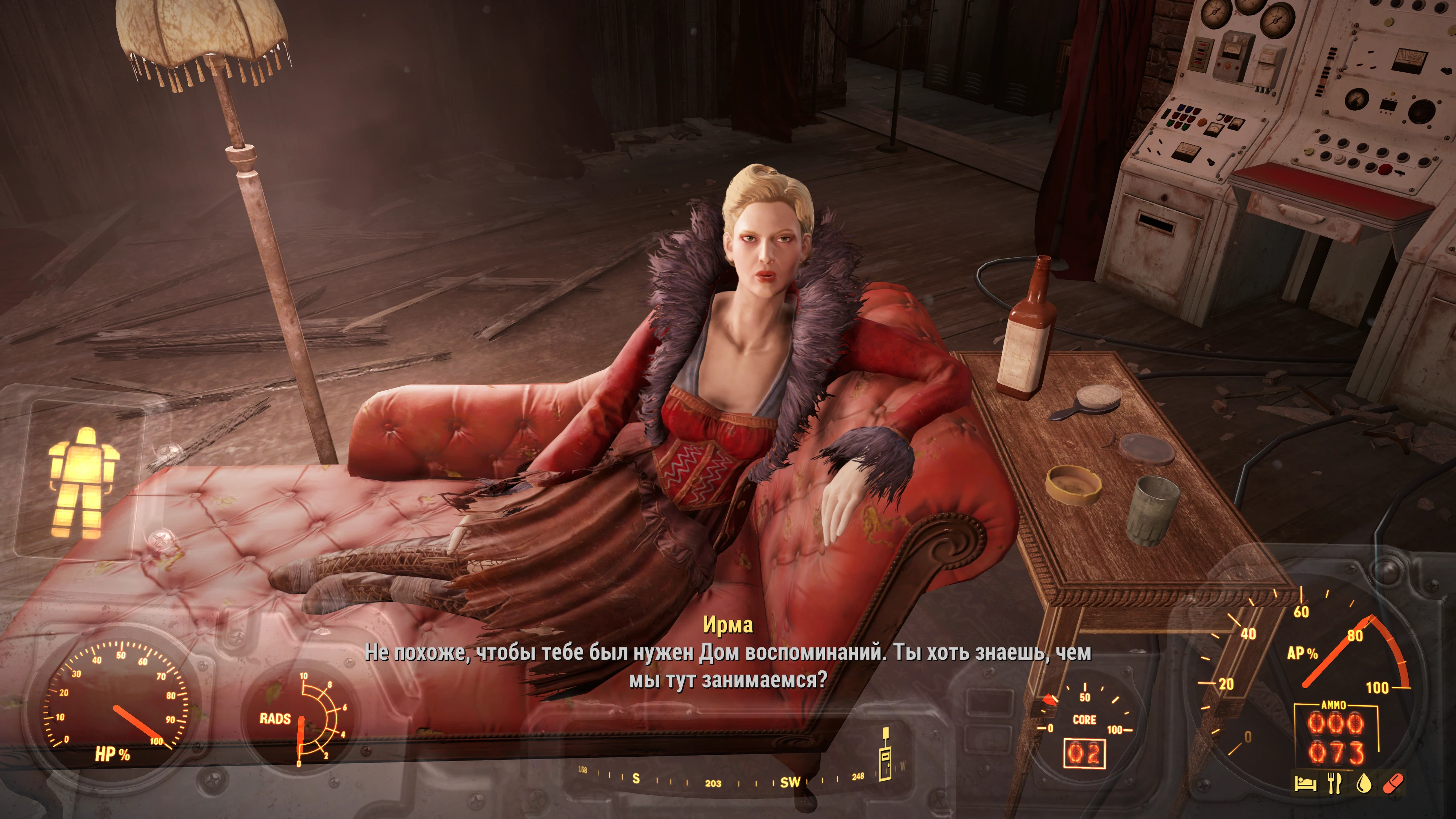Viewport: 1456px width, 819px height.
Task: Select the water drop thirst icon
Action: pos(1364,783)
